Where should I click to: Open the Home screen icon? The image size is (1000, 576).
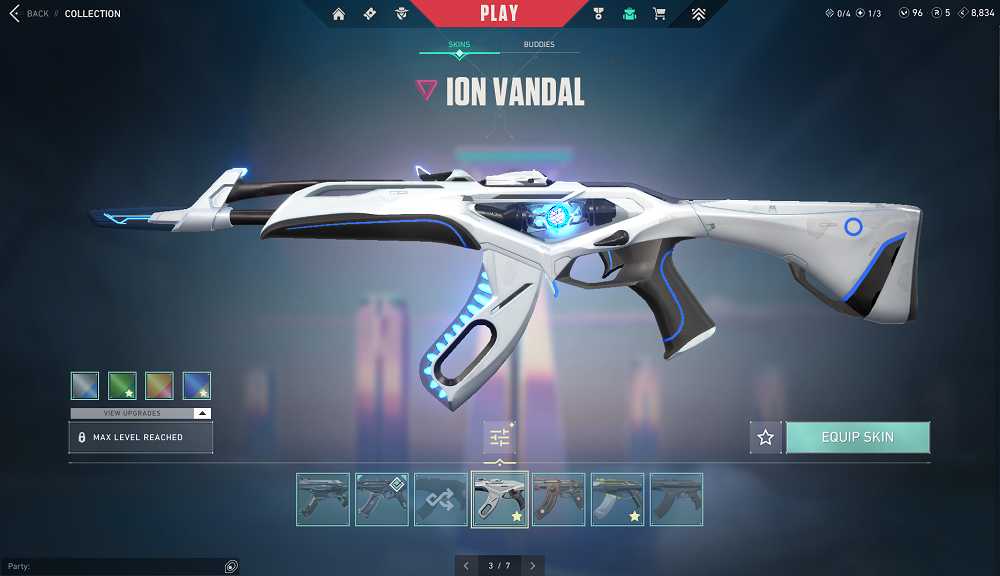click(x=339, y=14)
